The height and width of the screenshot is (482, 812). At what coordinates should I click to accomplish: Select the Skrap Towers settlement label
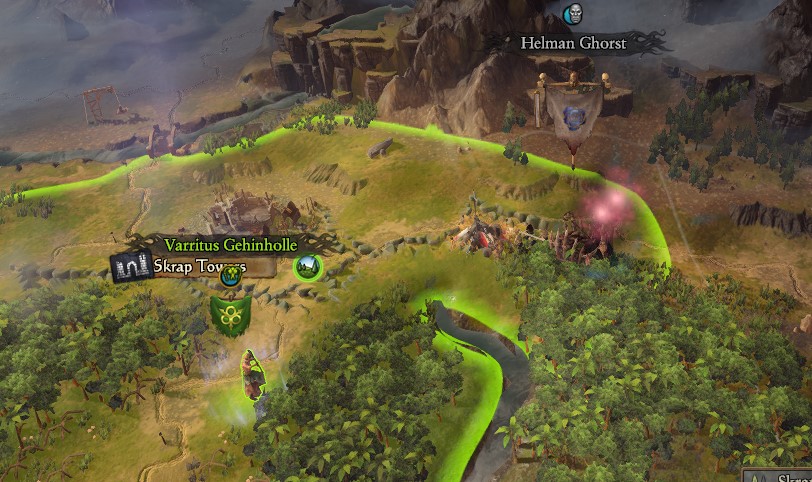(200, 267)
